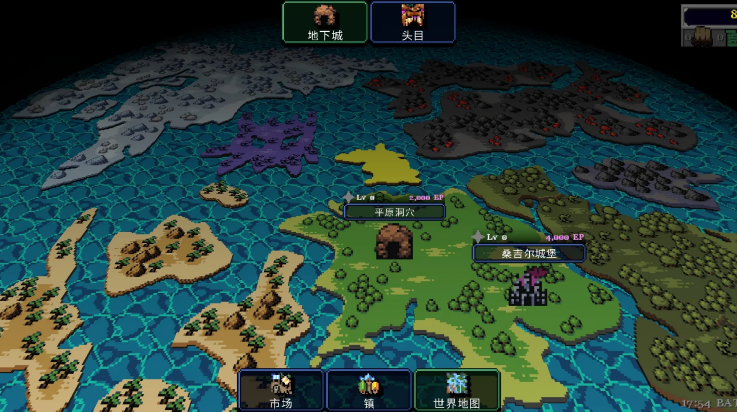Go to the 镇 town

(368, 390)
